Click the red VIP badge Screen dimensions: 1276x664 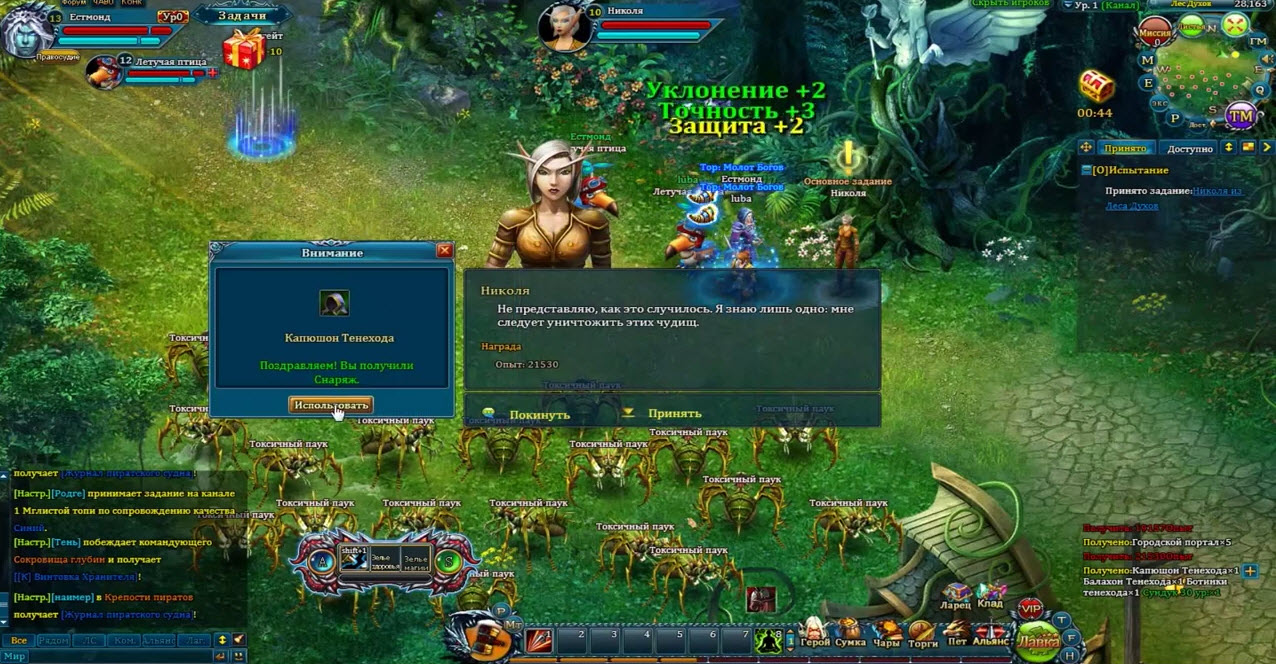[1030, 609]
